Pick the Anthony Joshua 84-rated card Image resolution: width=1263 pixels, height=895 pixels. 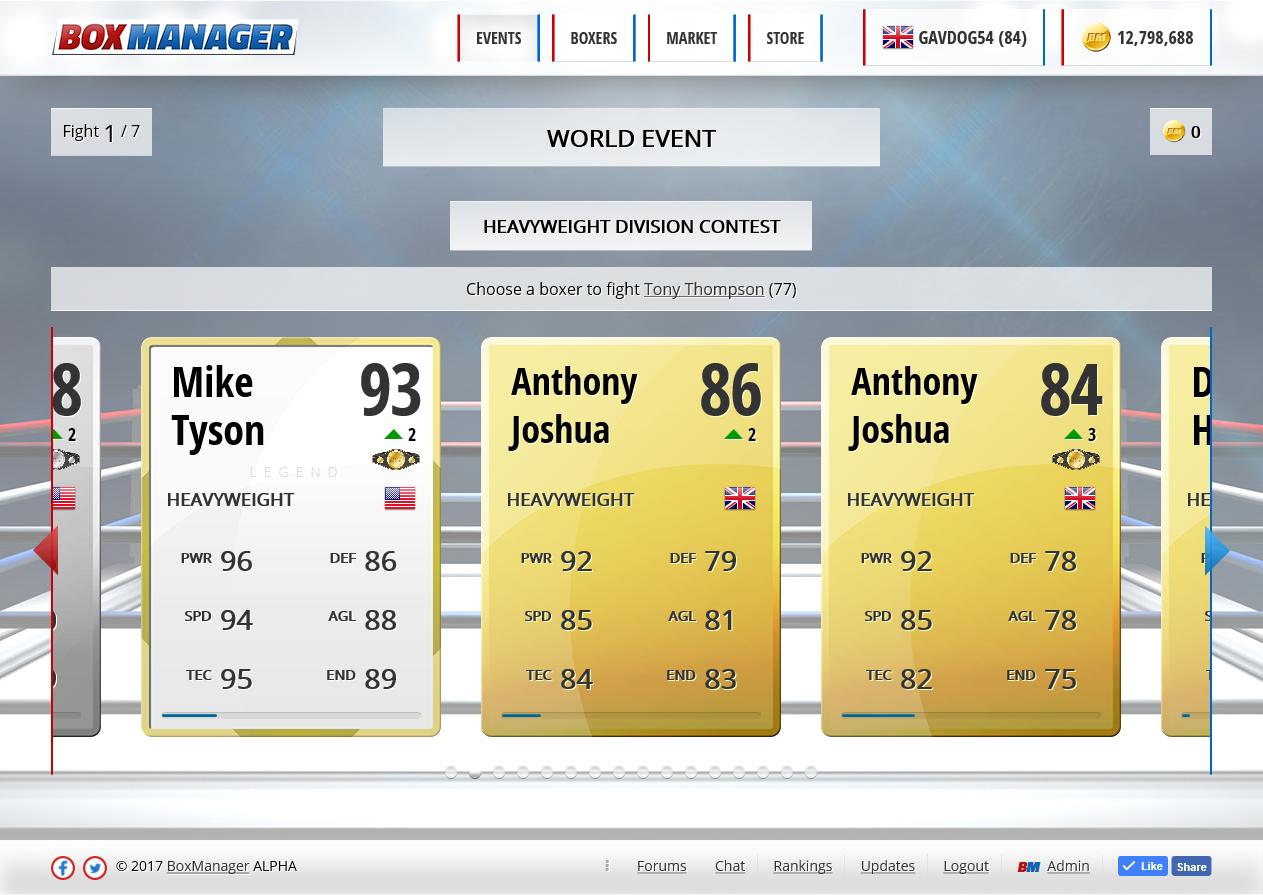tap(971, 537)
